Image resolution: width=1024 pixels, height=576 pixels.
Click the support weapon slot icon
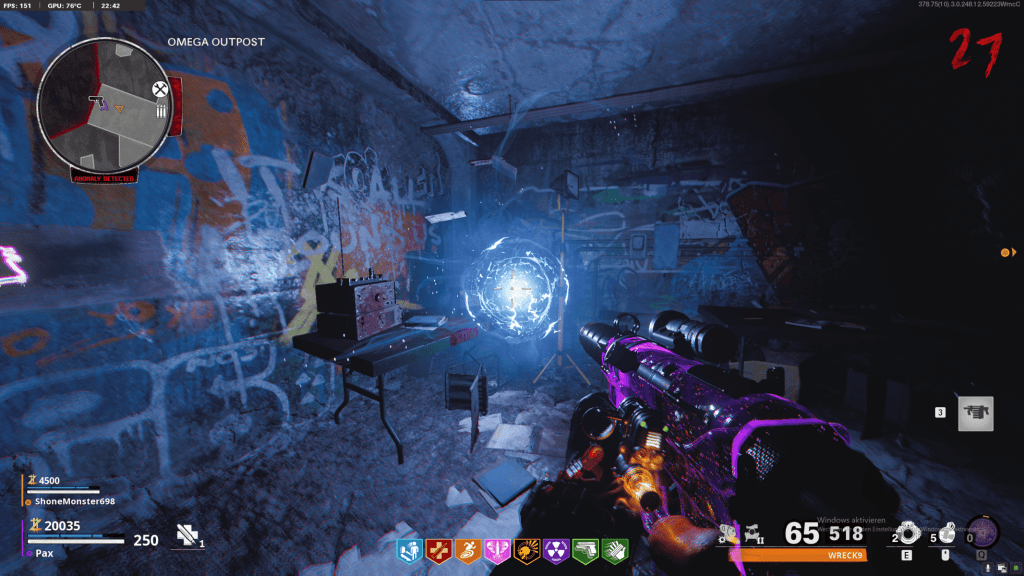pos(975,413)
